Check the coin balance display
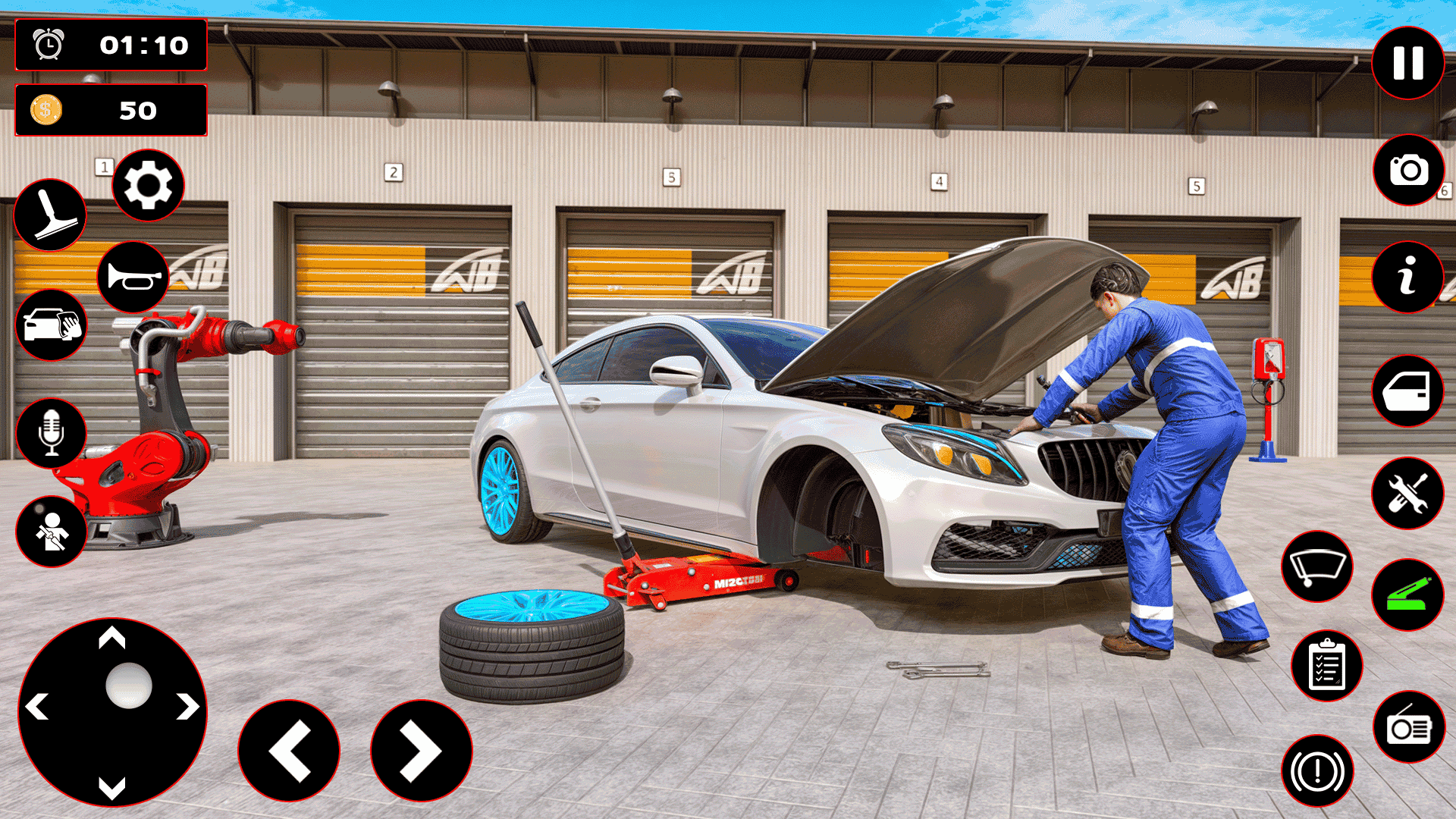 pyautogui.click(x=111, y=111)
